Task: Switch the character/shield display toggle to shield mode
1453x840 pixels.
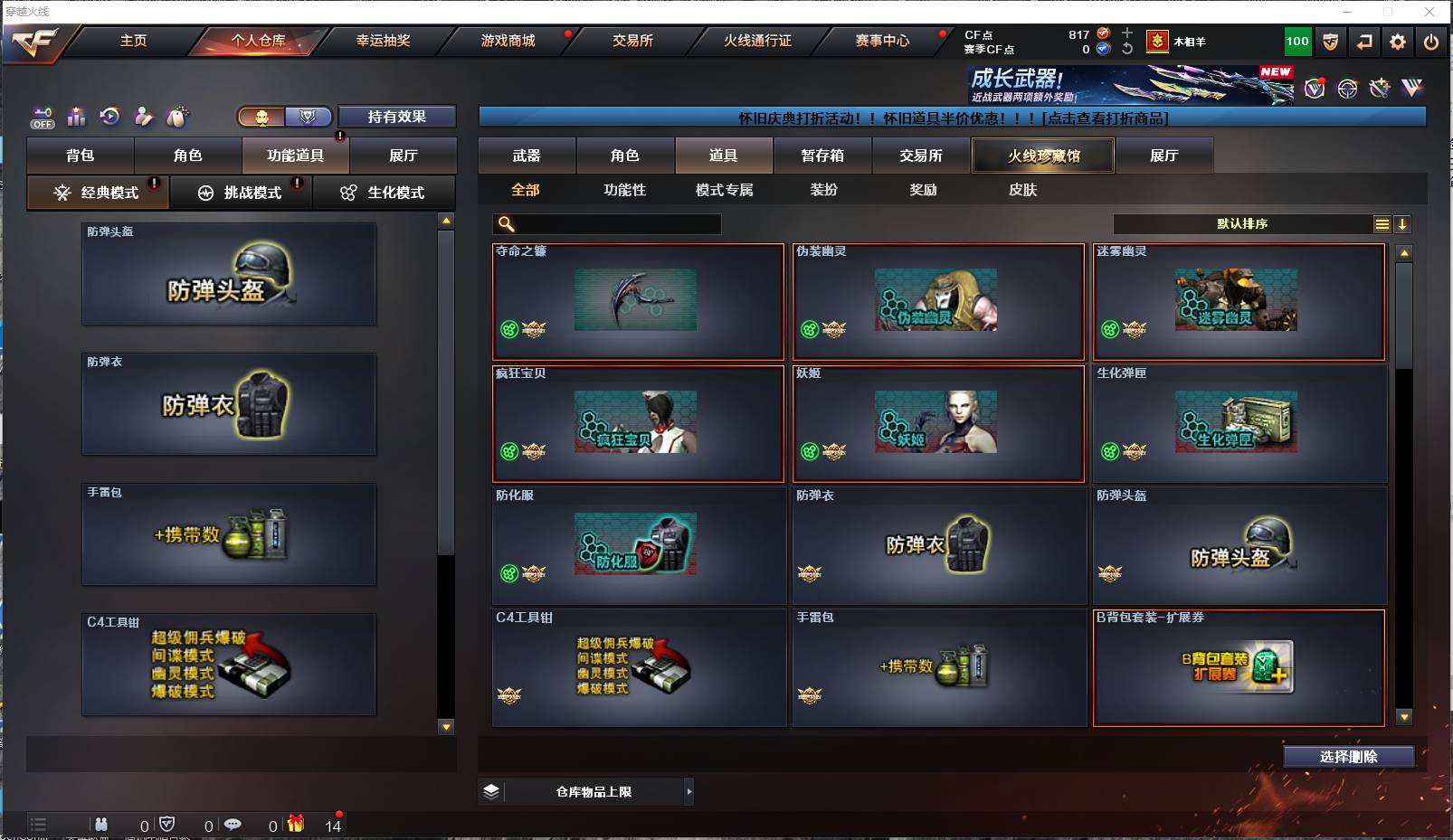Action: (x=307, y=117)
